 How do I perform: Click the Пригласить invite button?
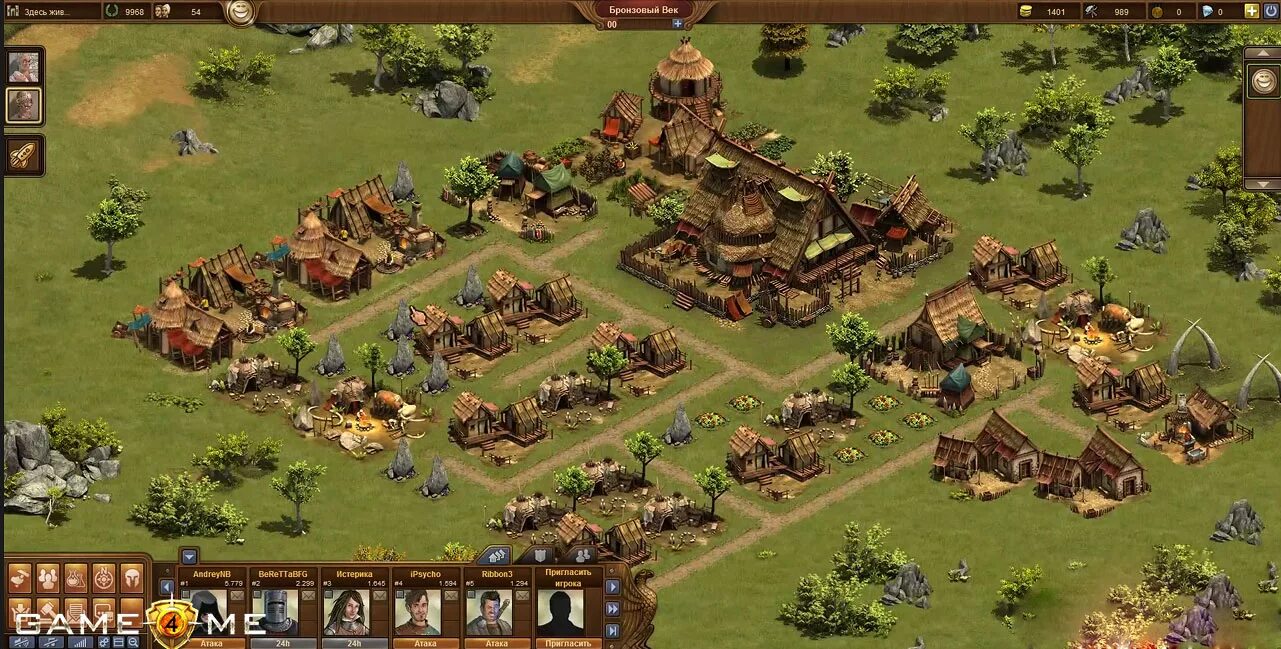pos(568,643)
